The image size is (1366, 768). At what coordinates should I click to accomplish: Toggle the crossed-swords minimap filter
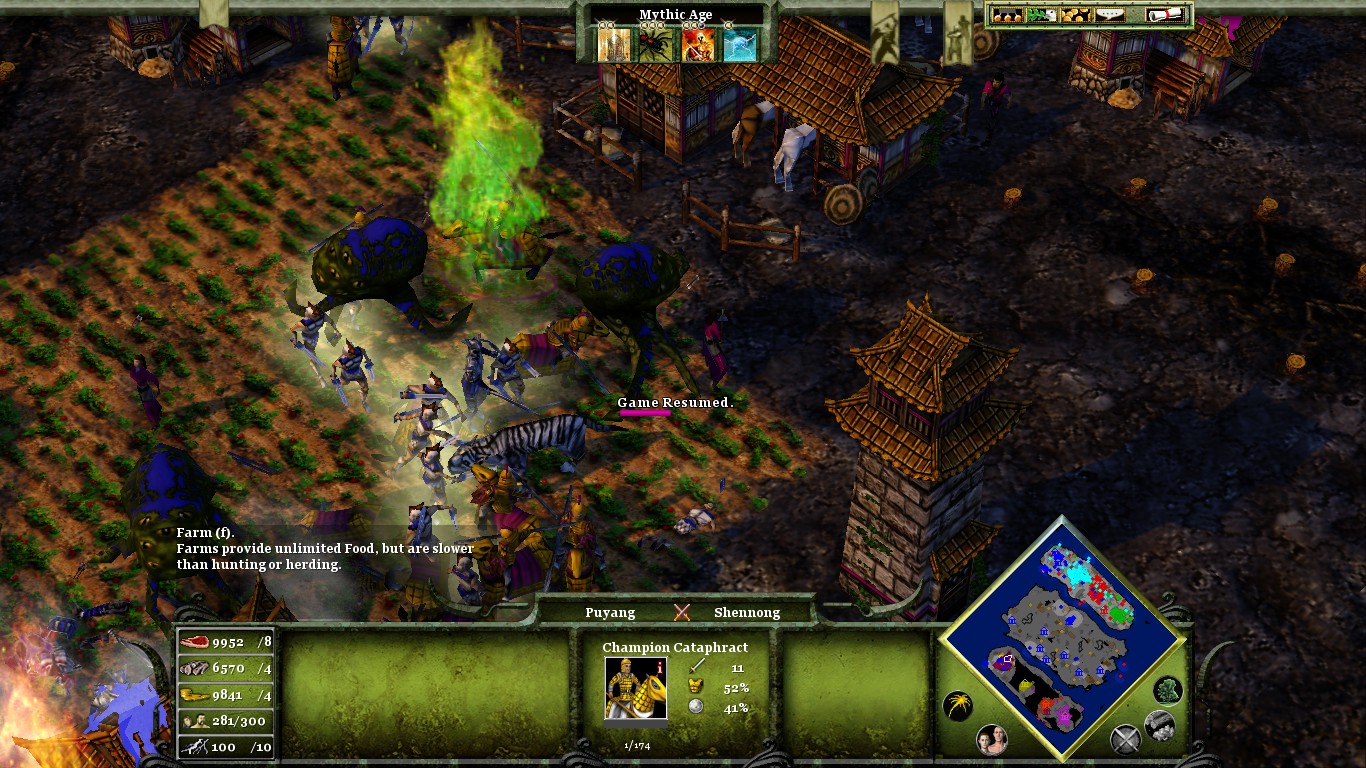[x=1125, y=737]
